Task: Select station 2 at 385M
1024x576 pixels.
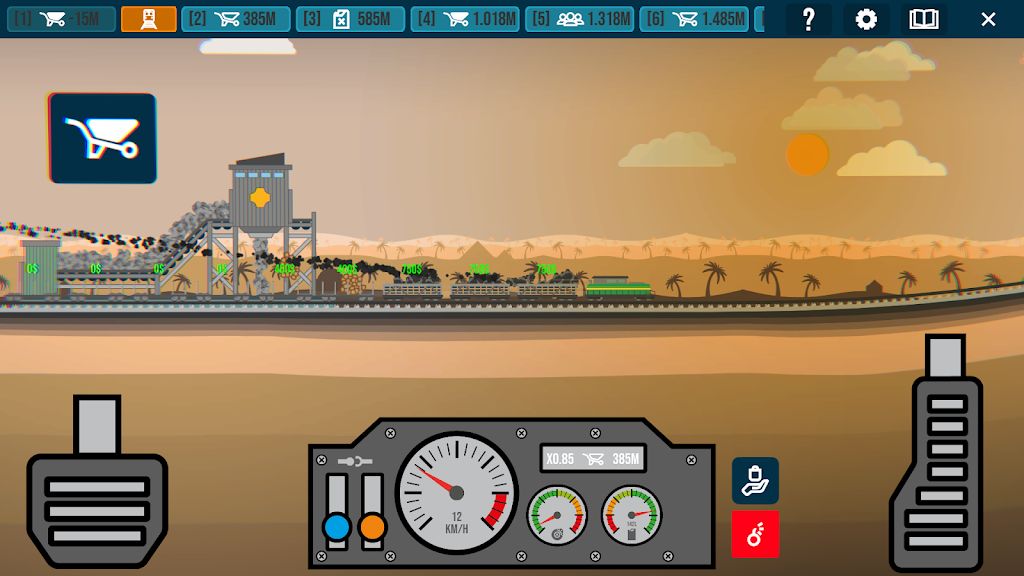Action: (x=236, y=19)
